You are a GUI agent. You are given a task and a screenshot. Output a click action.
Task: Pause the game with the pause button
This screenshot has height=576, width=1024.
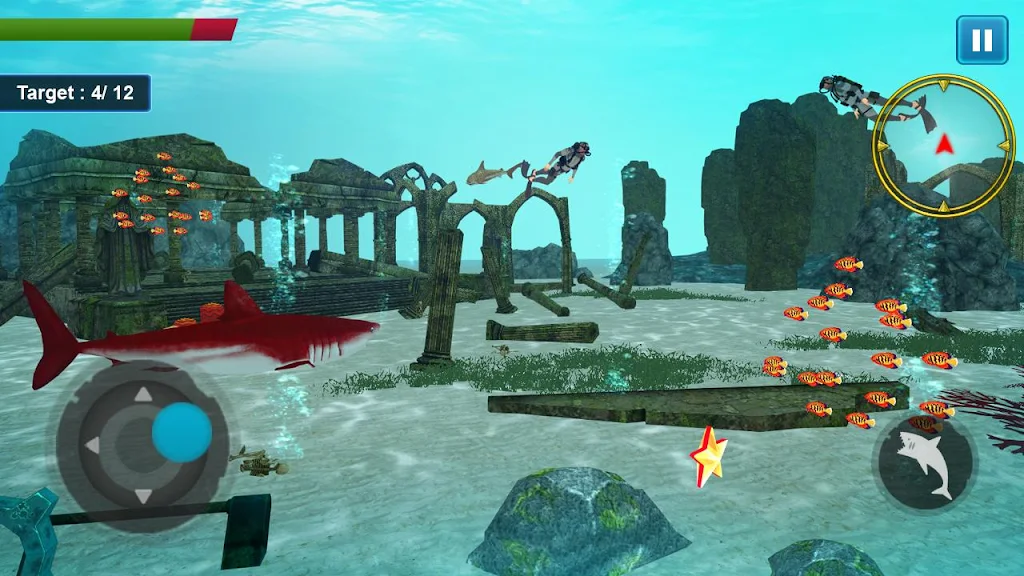[x=982, y=40]
